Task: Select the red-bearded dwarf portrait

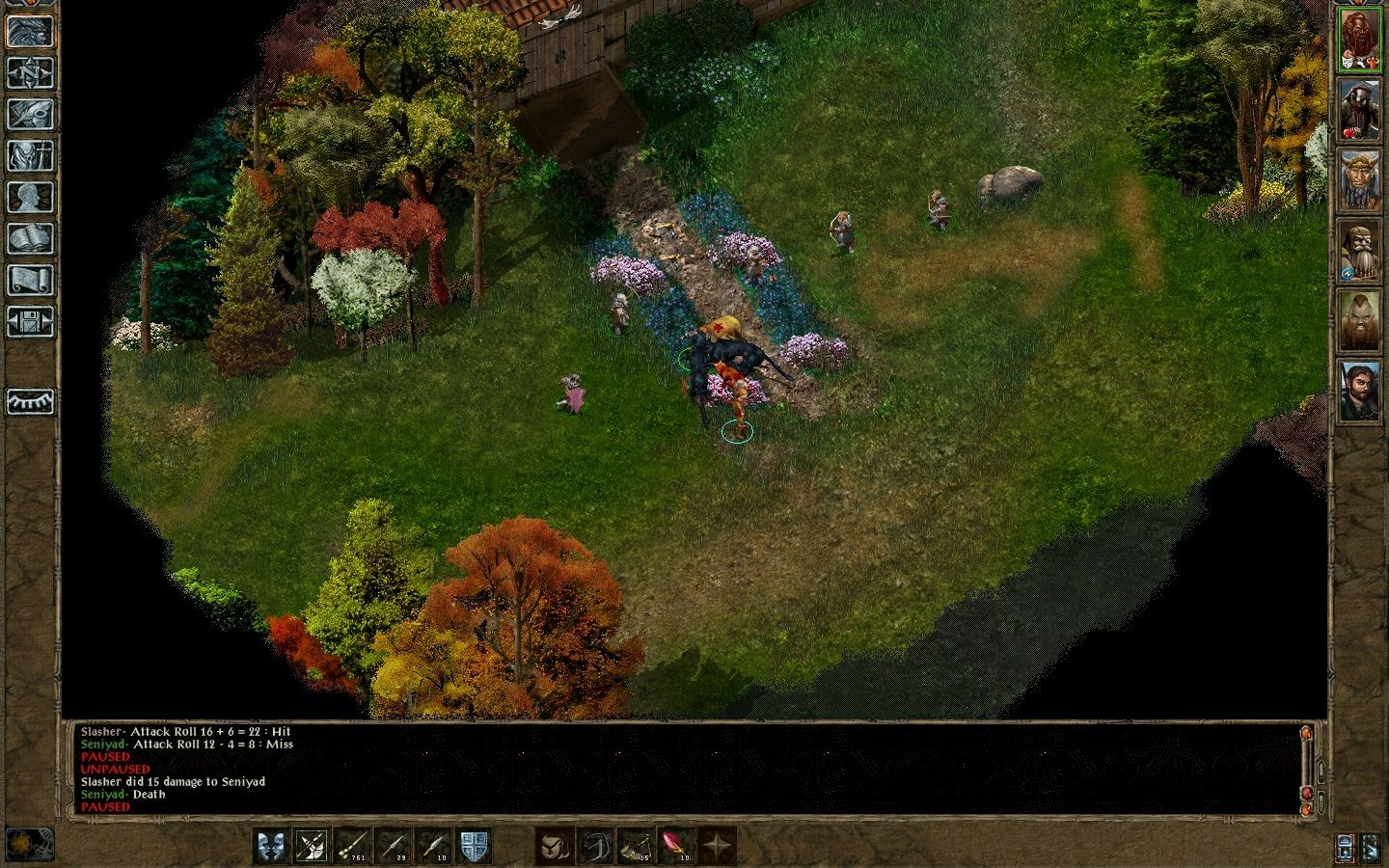Action: pyautogui.click(x=1360, y=39)
